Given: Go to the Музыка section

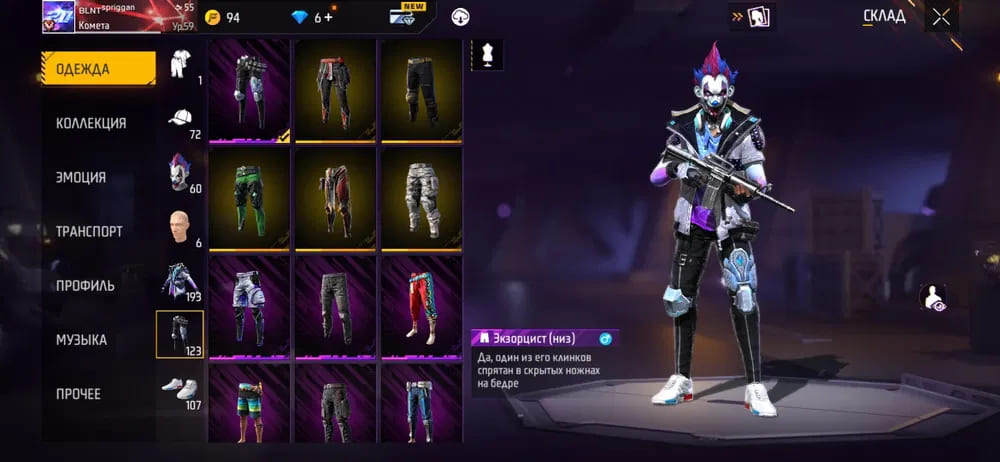Looking at the screenshot, I should [x=81, y=340].
